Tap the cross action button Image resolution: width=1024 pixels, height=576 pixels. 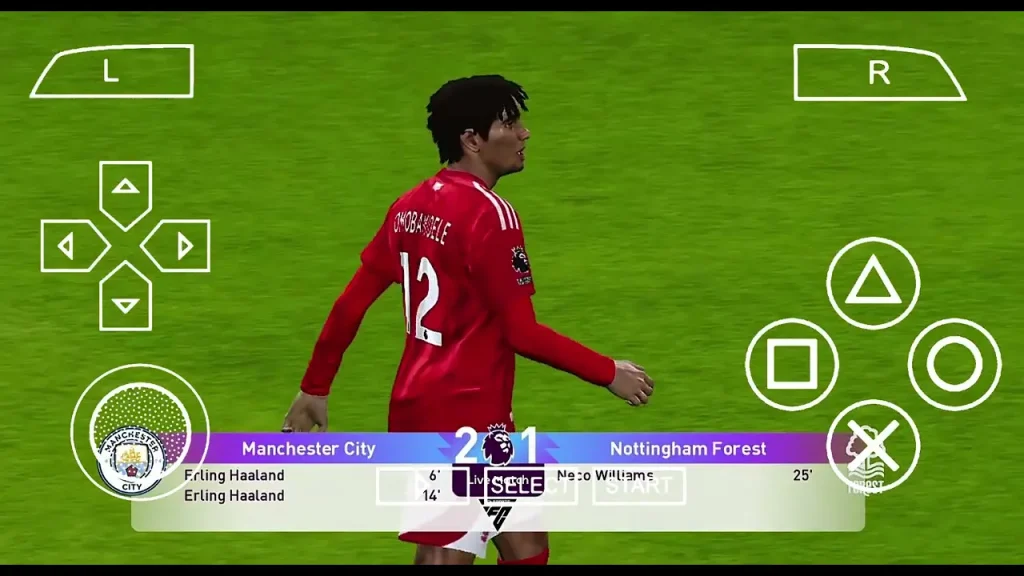point(873,446)
